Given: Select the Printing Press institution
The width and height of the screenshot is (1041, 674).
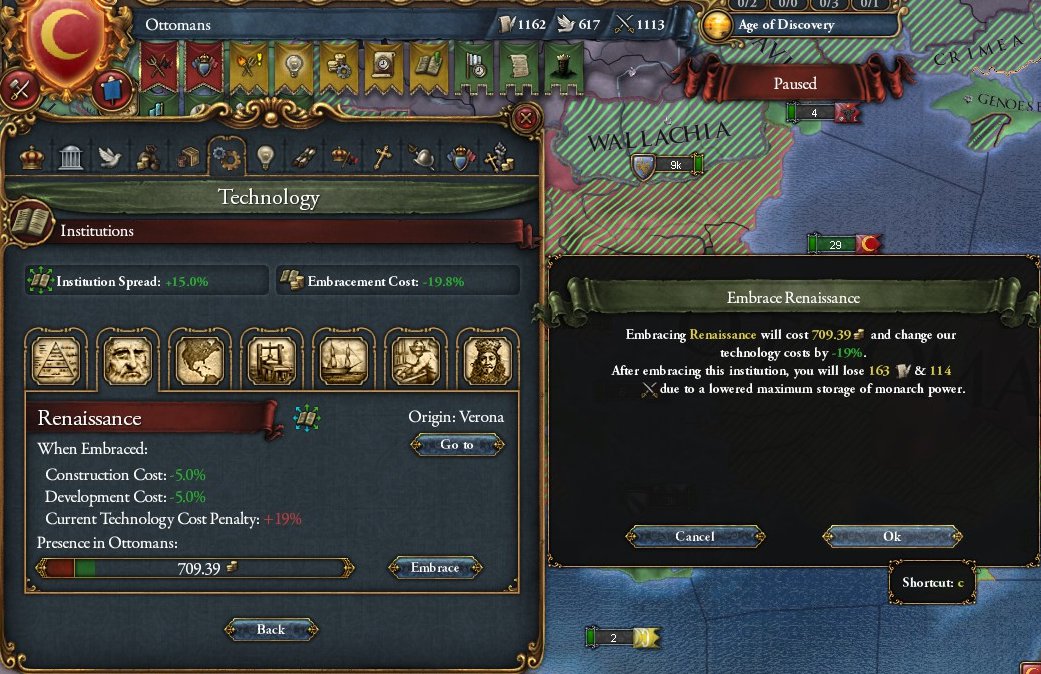Looking at the screenshot, I should pos(270,359).
